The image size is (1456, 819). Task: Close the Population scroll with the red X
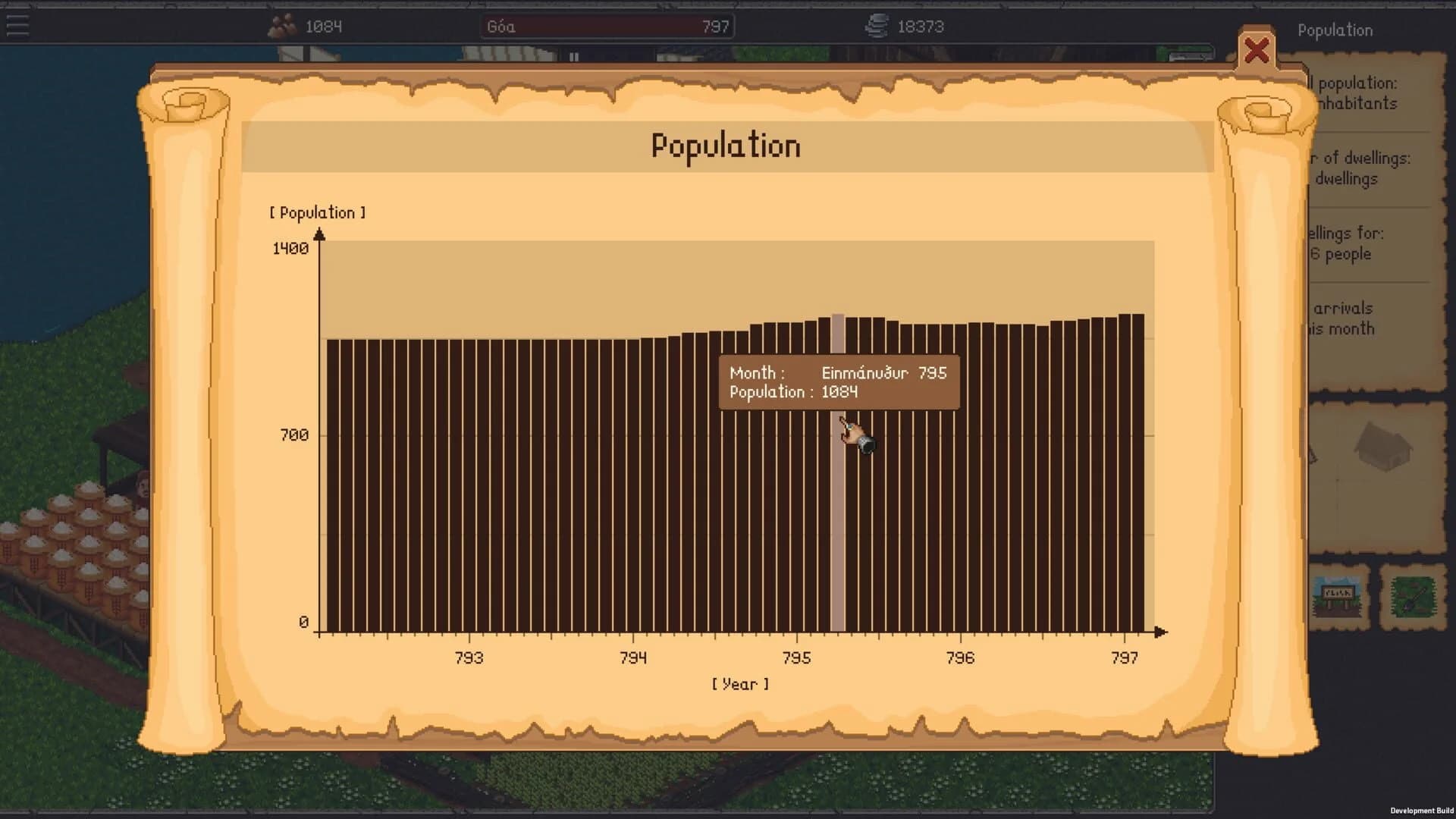click(1257, 52)
